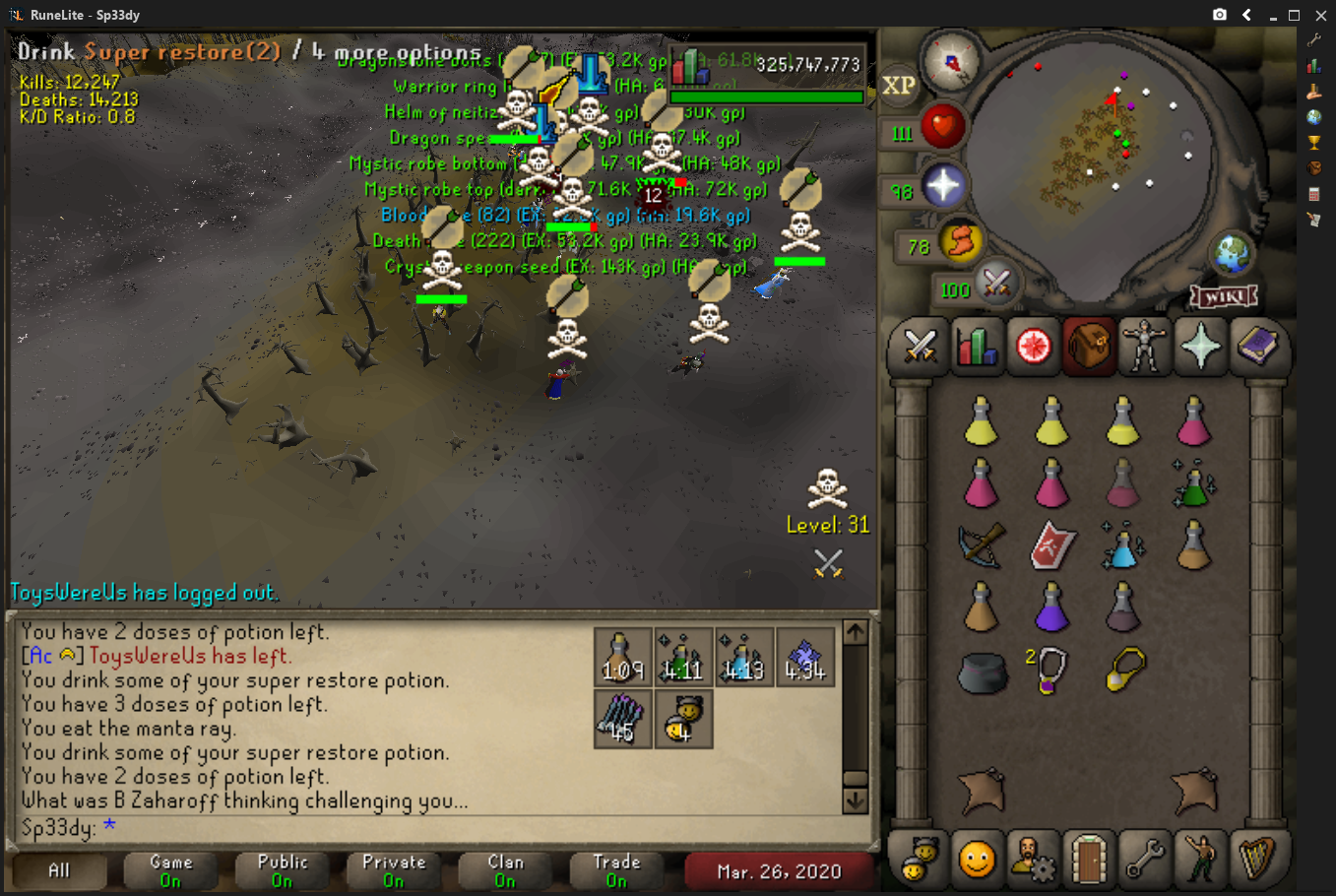Switch to the Public chat tab
Image resolution: width=1336 pixels, height=896 pixels.
[283, 871]
